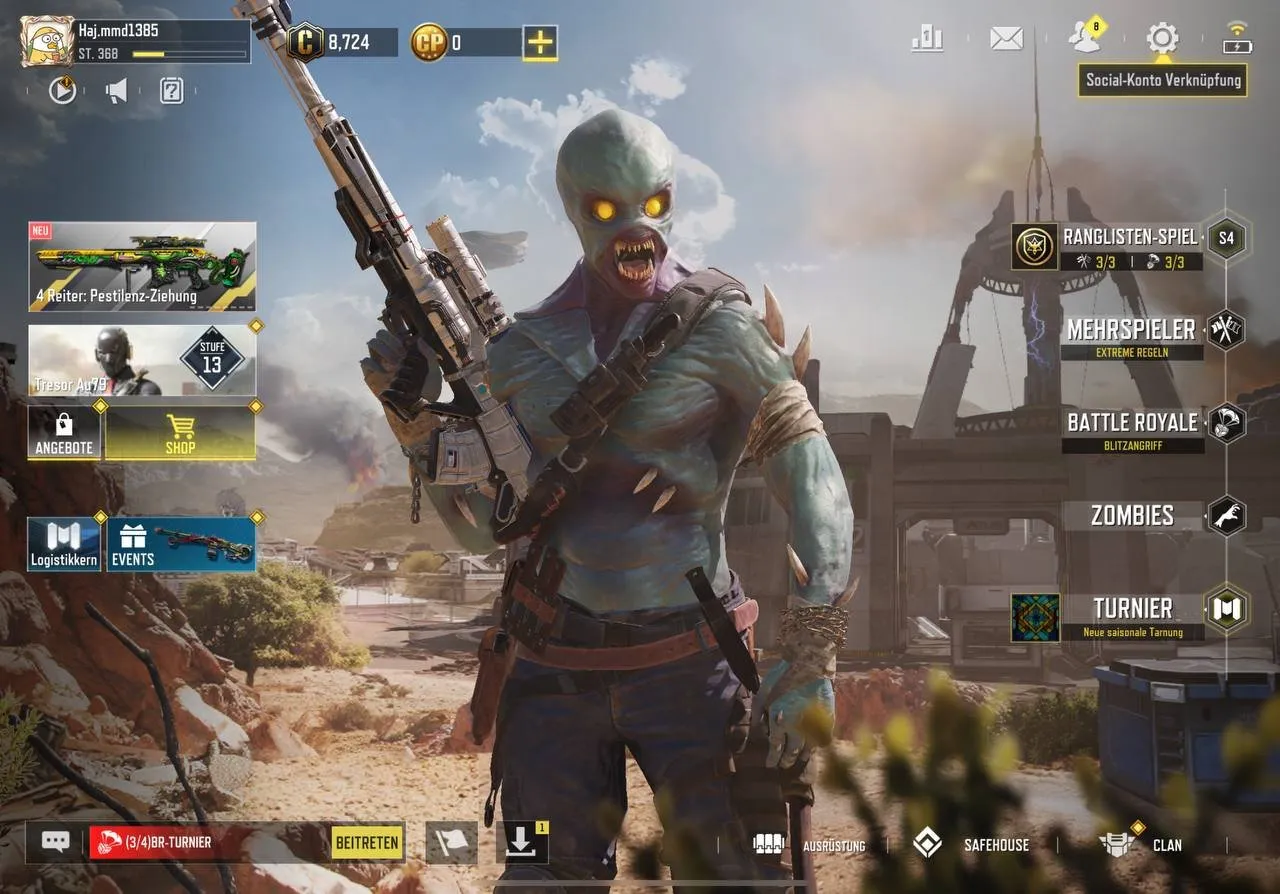Open the yellow Shop button
The height and width of the screenshot is (894, 1280).
pos(180,433)
